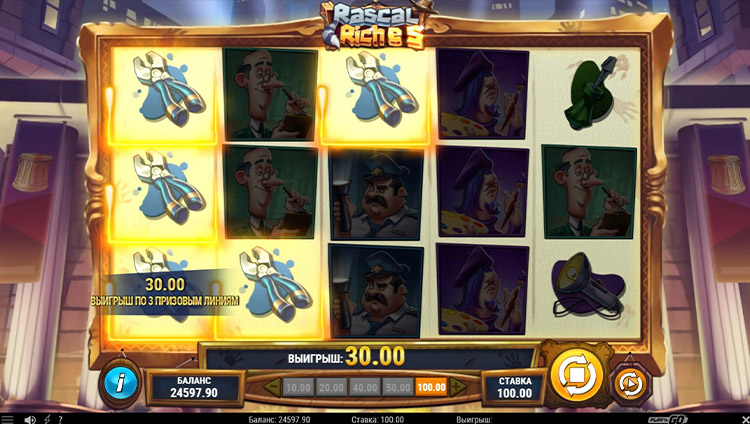750x424 pixels.
Task: Pick the 50.00 bet option
Action: [398, 386]
